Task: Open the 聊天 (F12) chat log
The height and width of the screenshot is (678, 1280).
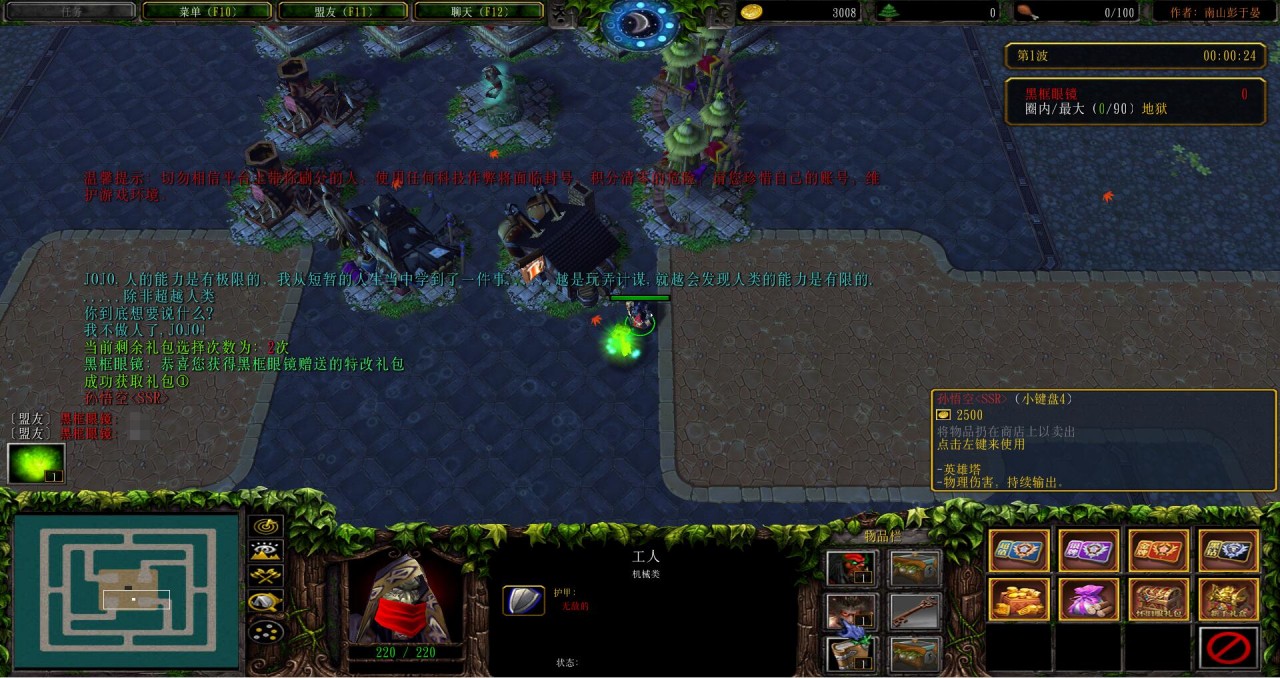Action: click(478, 11)
